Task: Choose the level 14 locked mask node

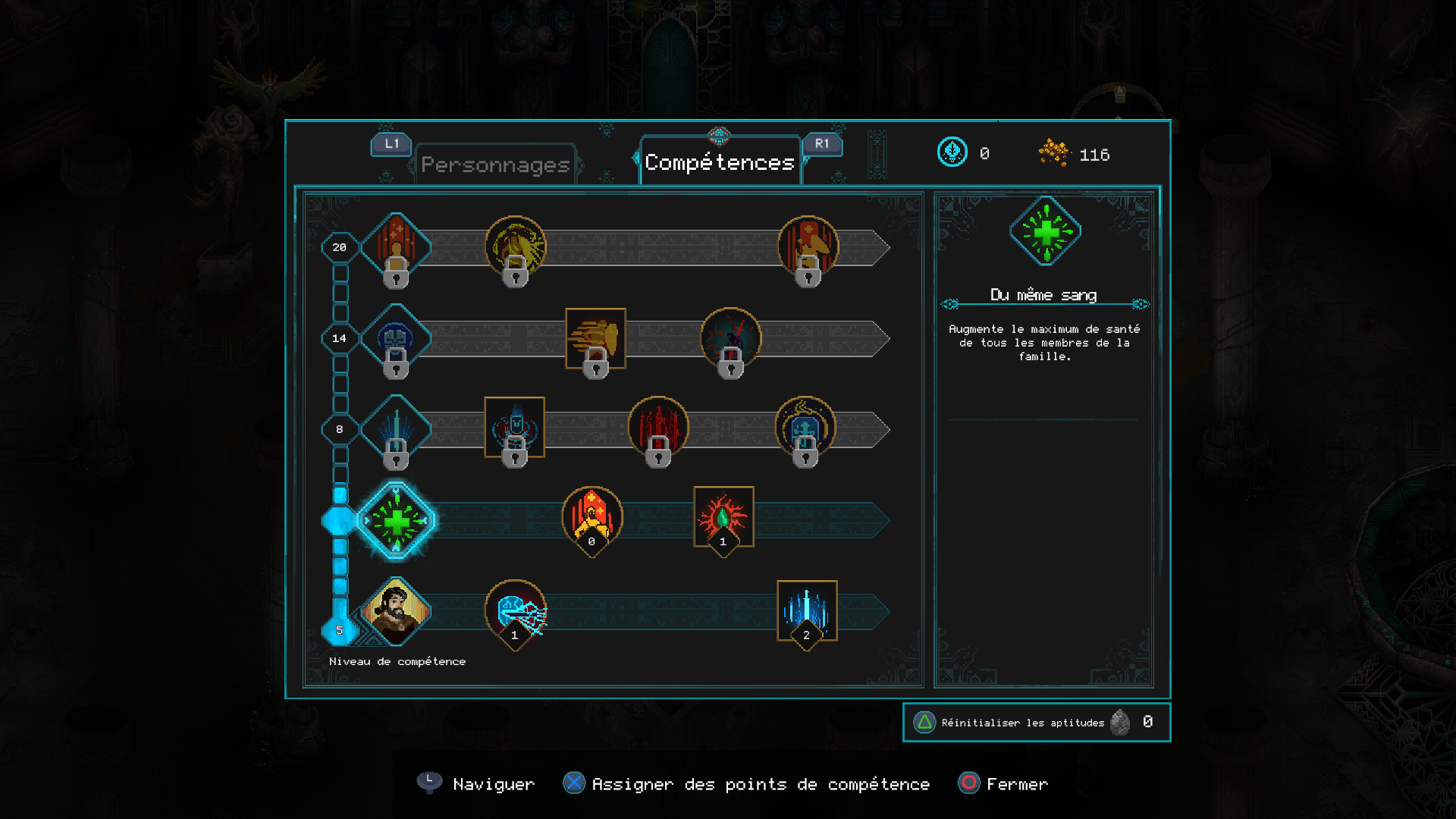Action: (396, 338)
